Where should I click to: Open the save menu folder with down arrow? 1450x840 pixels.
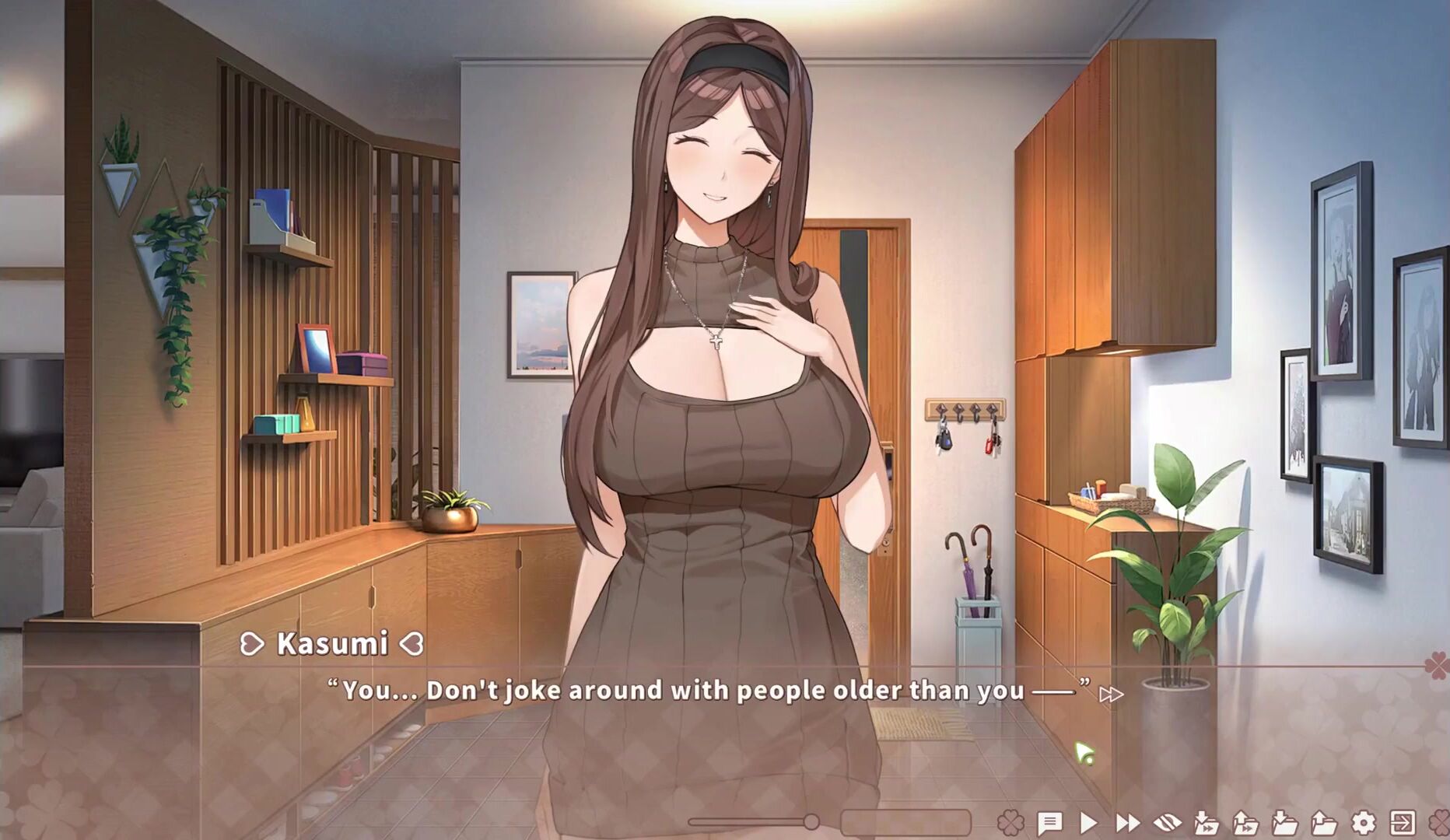pyautogui.click(x=1284, y=822)
